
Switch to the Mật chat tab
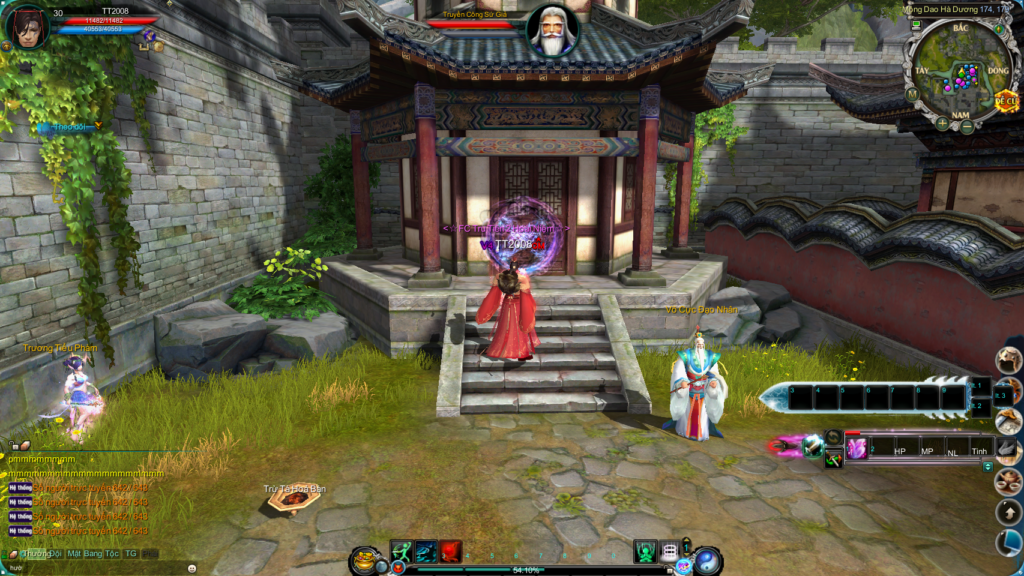[x=77, y=553]
